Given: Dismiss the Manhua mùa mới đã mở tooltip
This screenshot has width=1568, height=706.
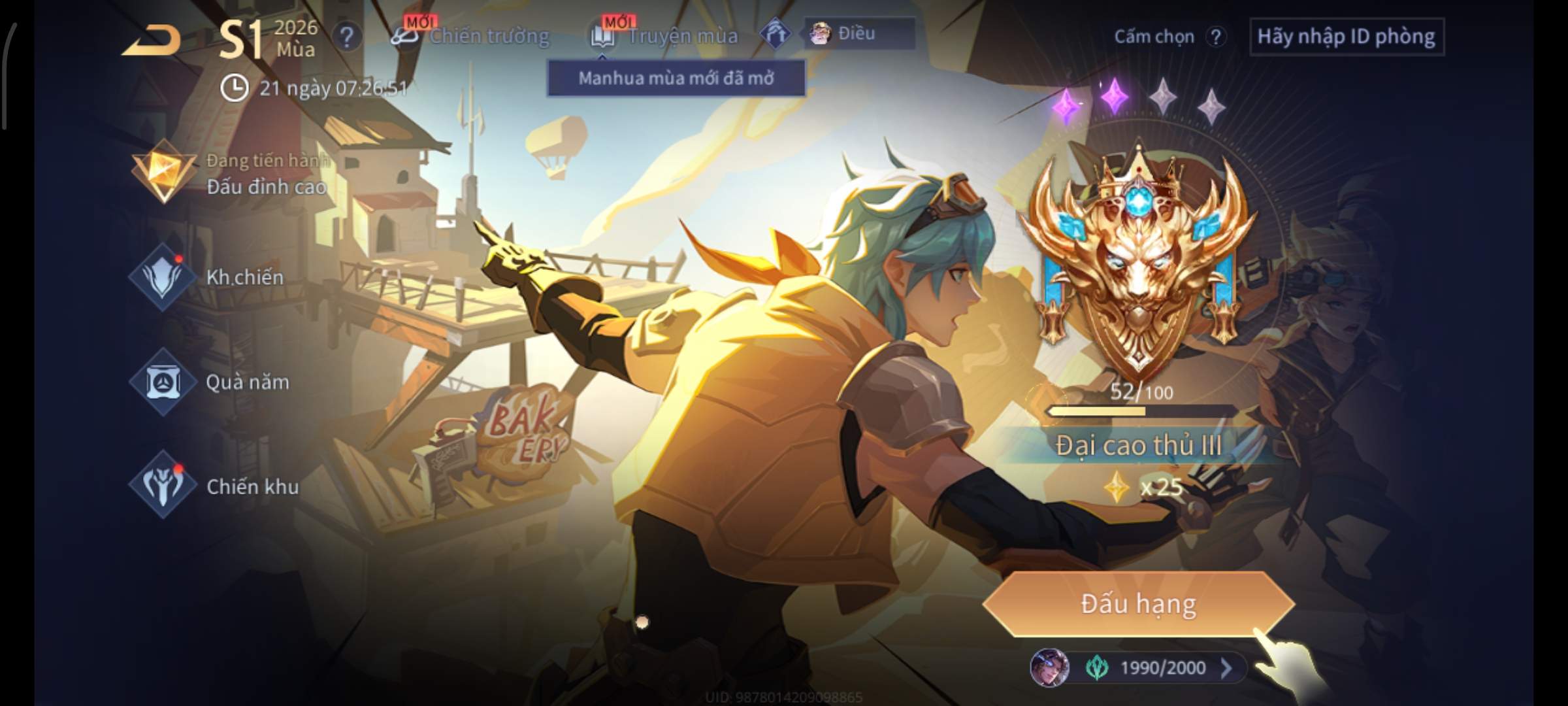Looking at the screenshot, I should click(x=676, y=78).
